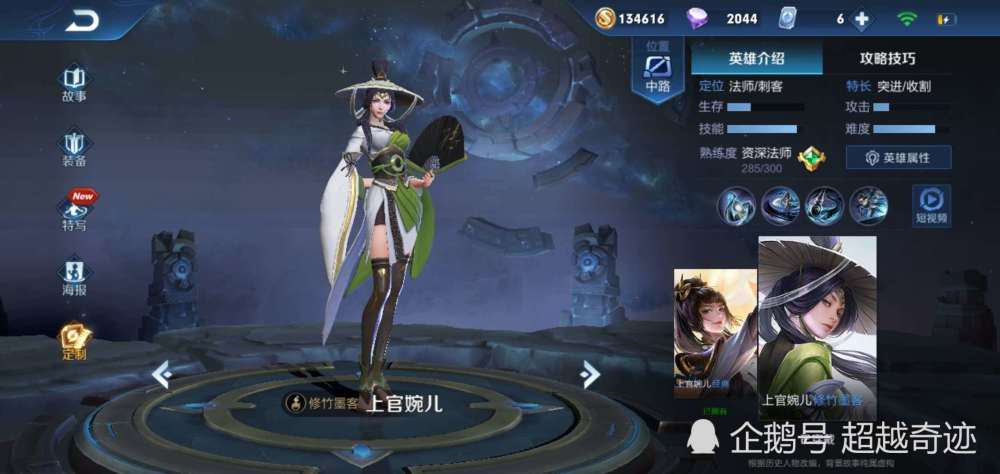This screenshot has height=474, width=1000.
Task: Play the 短视频 short video
Action: tap(931, 204)
